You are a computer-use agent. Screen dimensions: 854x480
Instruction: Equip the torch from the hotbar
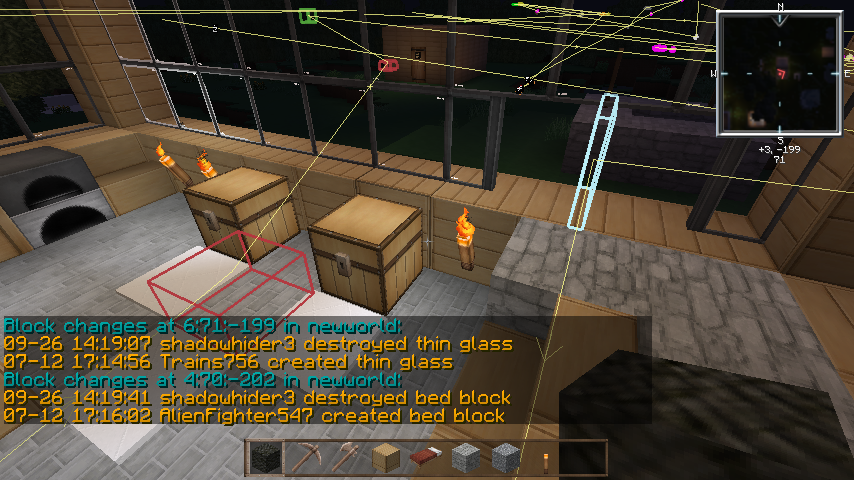pyautogui.click(x=545, y=459)
